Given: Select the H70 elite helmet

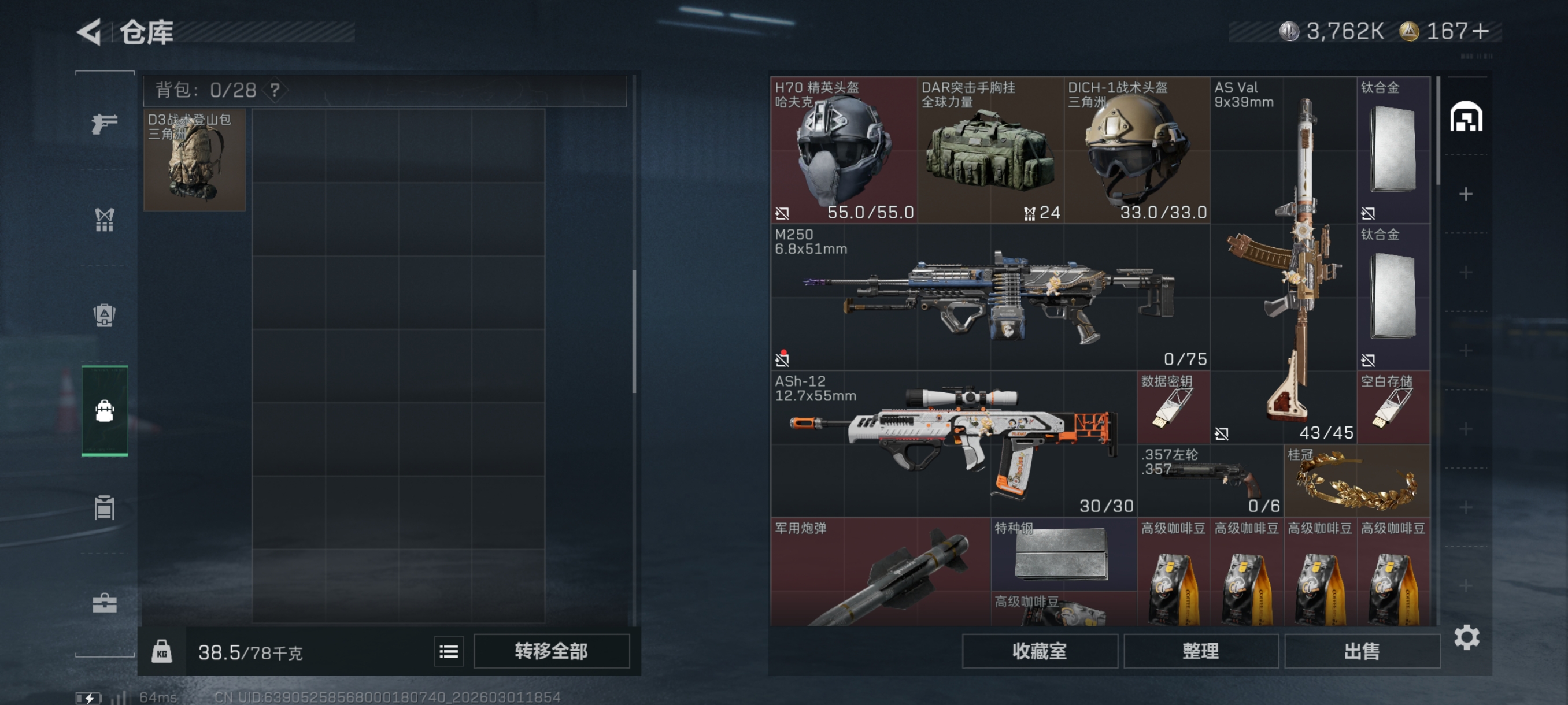Looking at the screenshot, I should point(844,150).
